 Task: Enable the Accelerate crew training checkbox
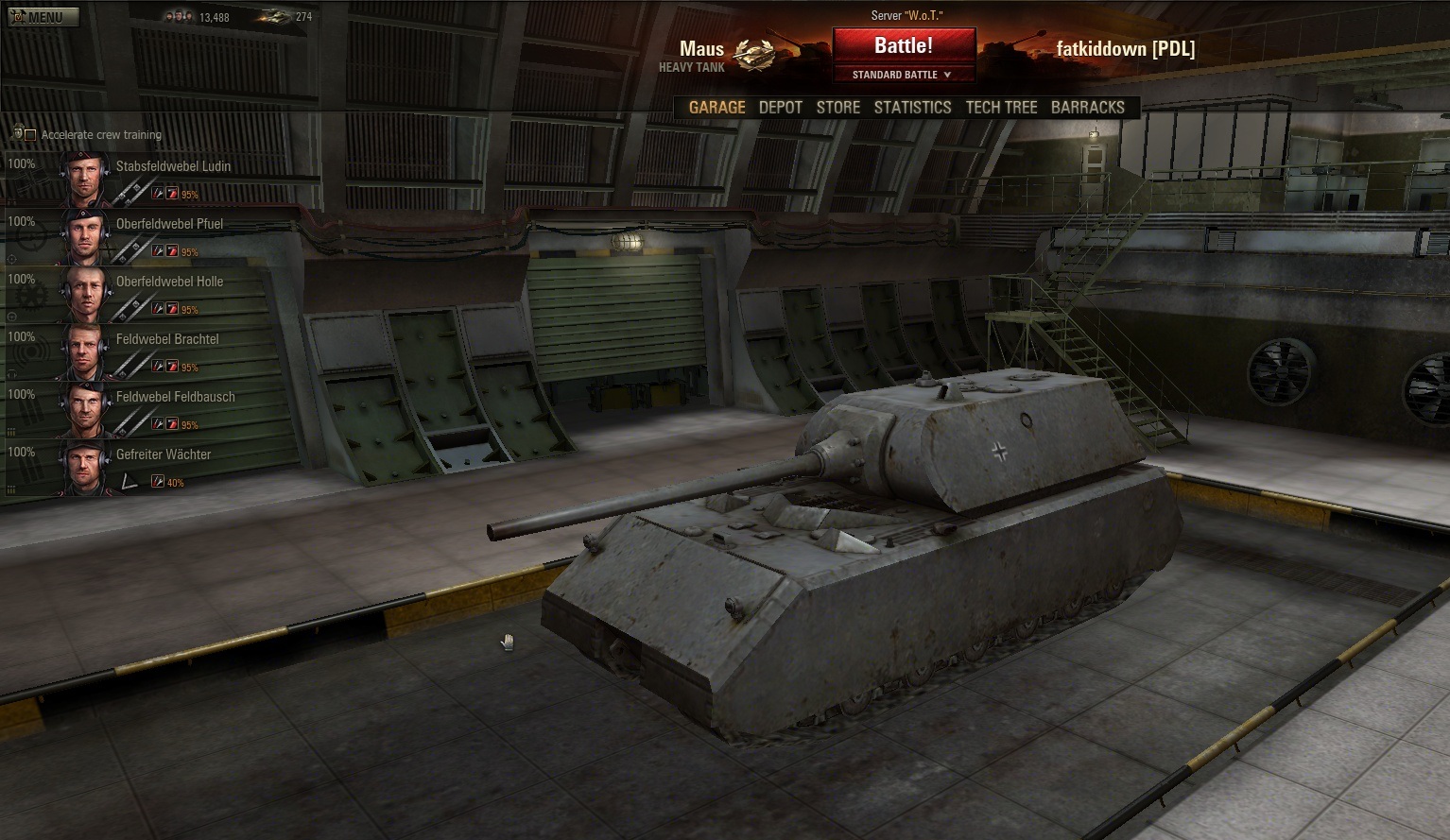30,134
